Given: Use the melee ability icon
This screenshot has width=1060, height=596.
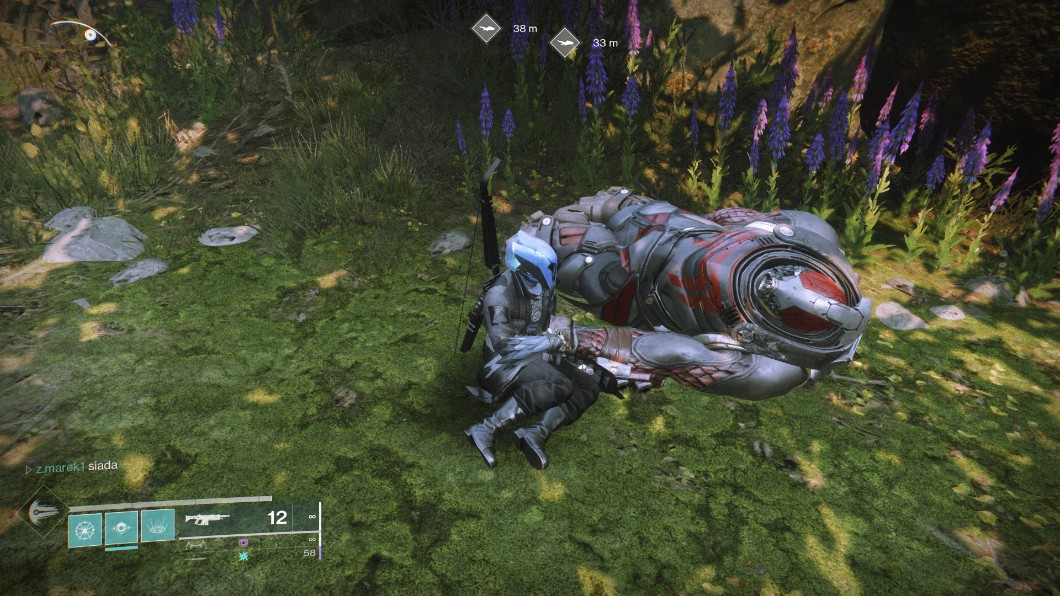Looking at the screenshot, I should click(121, 526).
